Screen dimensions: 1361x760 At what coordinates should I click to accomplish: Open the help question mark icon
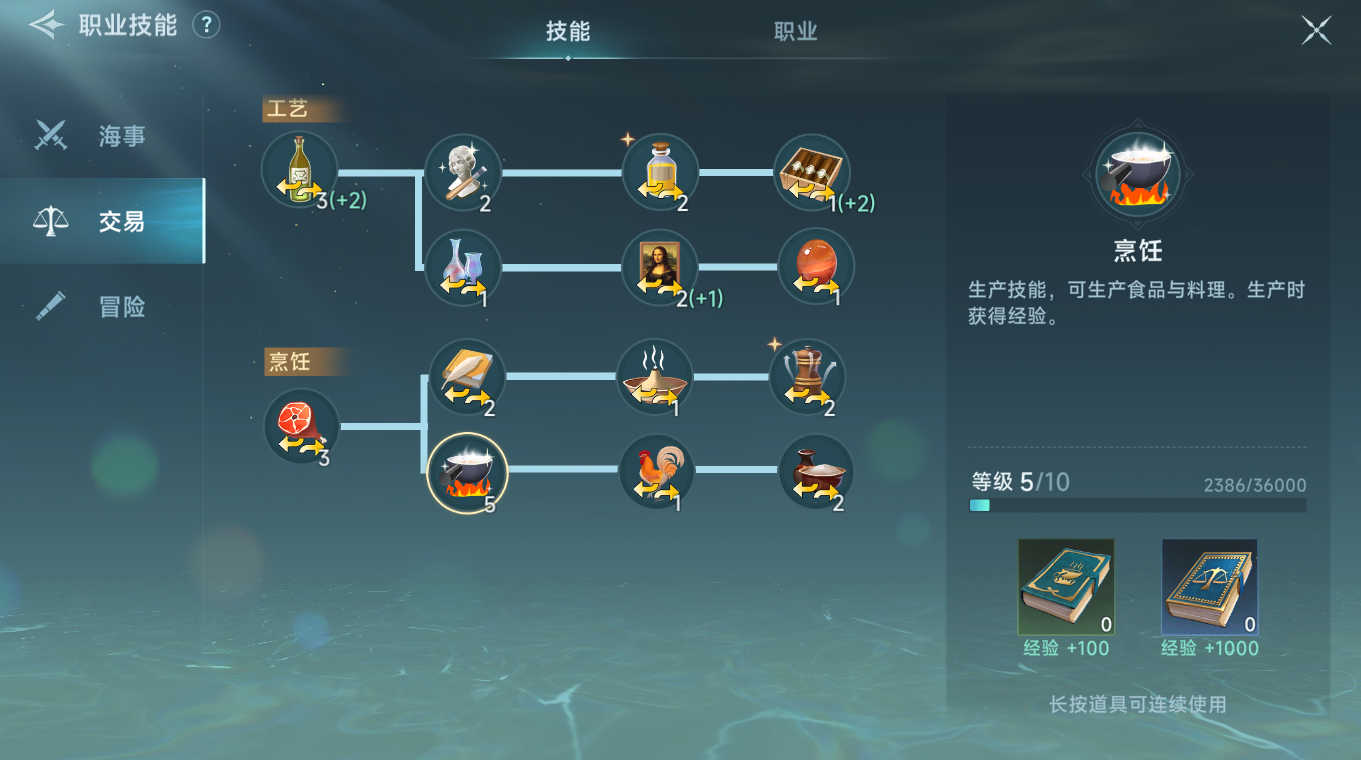(x=206, y=25)
